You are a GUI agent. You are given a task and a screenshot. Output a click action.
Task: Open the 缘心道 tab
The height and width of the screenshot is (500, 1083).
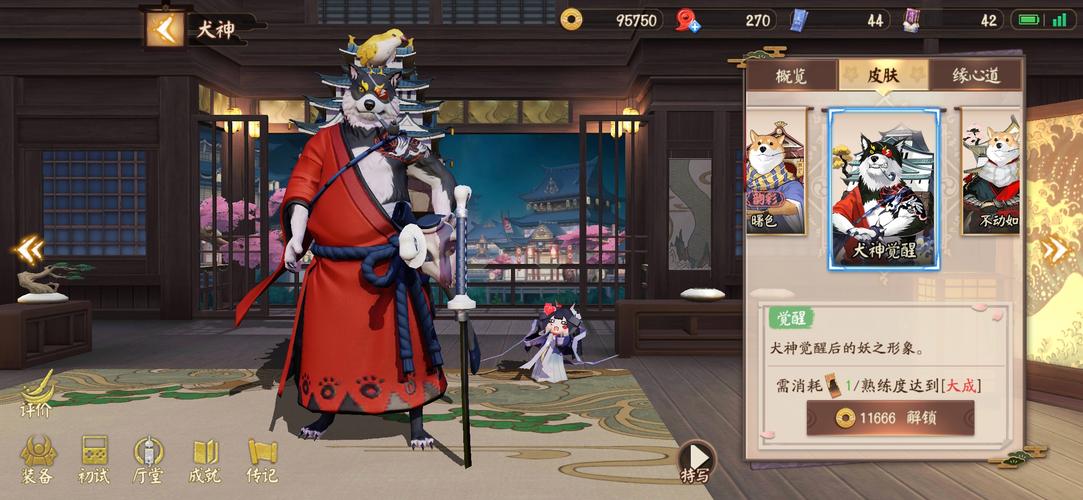pos(975,75)
